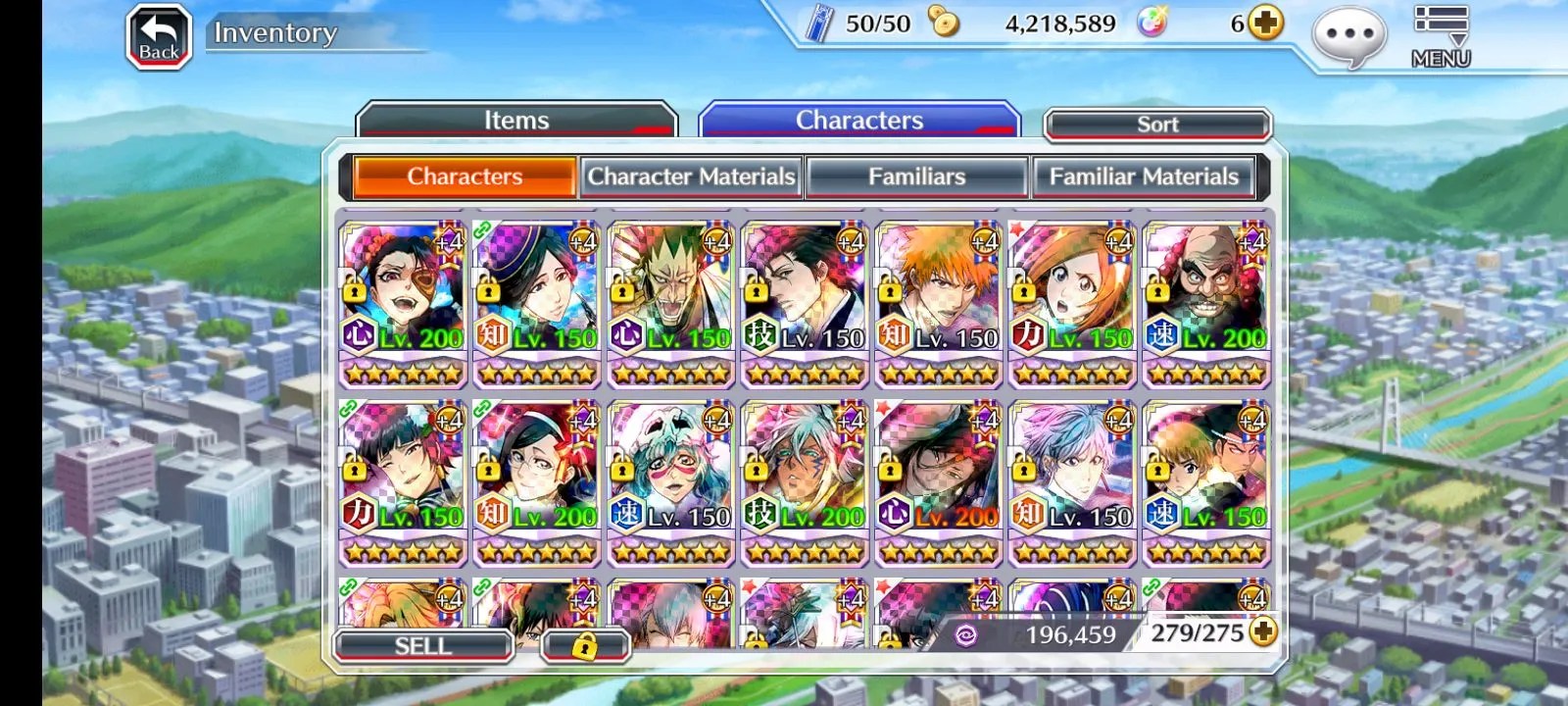Open the Sort options

1157,125
